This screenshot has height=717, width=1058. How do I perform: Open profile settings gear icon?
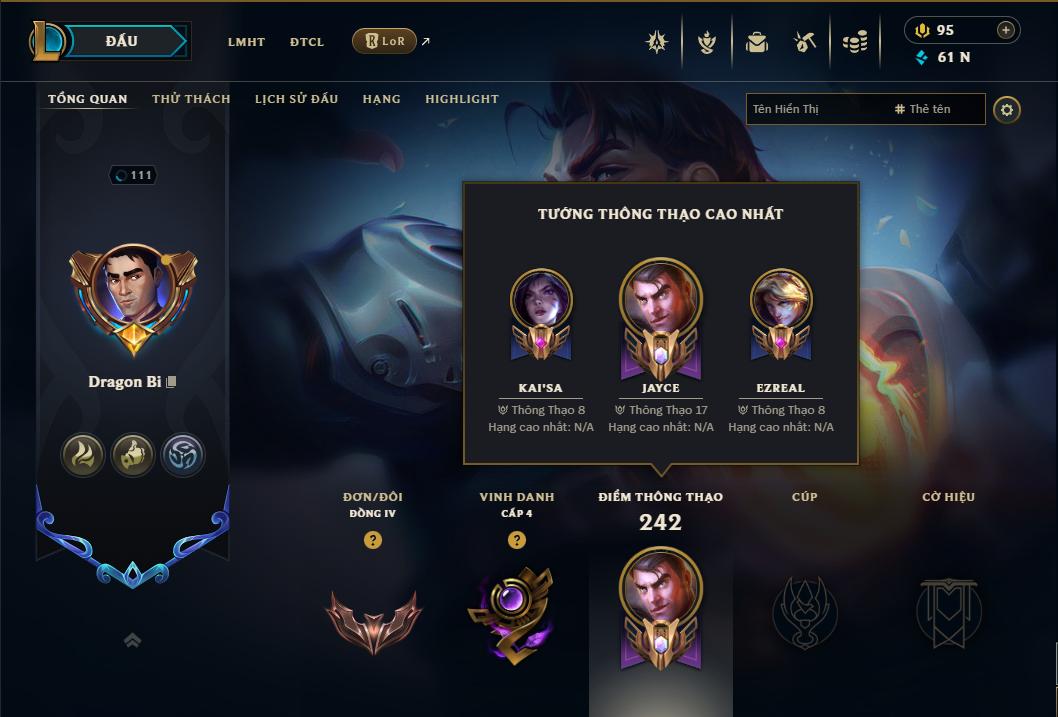[1007, 109]
